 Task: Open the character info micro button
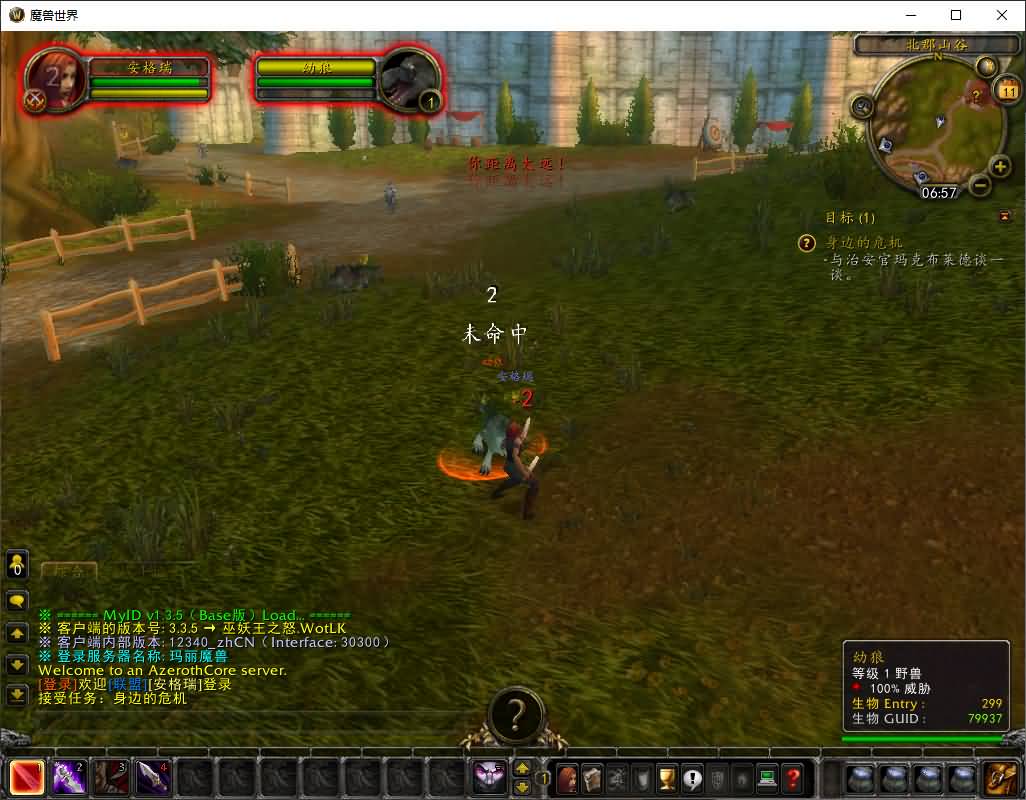(568, 777)
